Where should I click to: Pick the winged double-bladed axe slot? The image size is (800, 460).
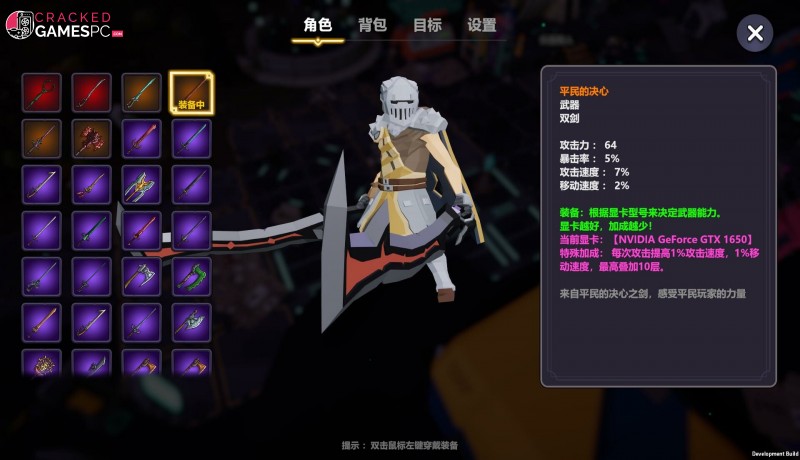tap(142, 184)
